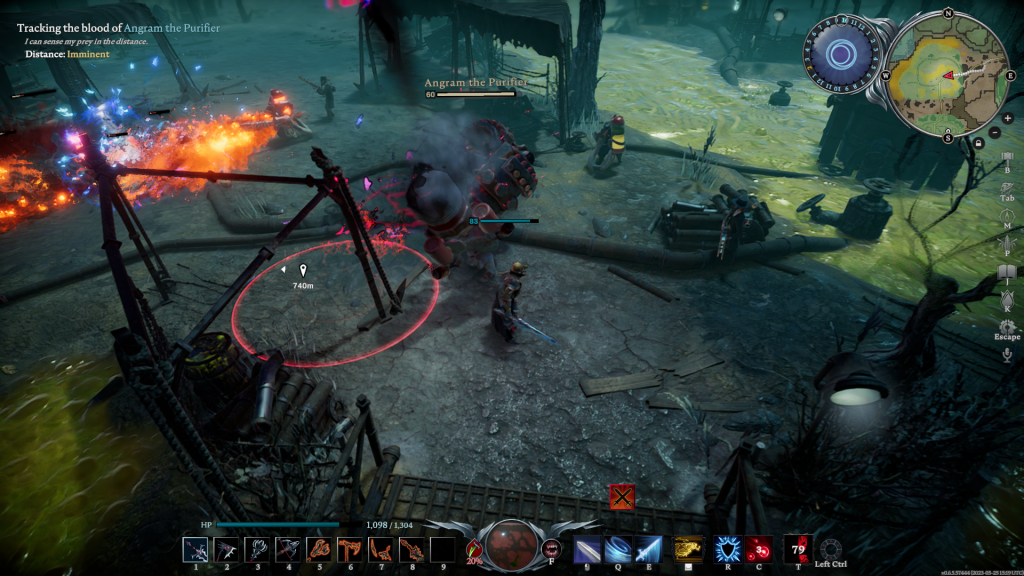Select weapon slot 1 on the hotbar
This screenshot has height=576, width=1024.
(195, 549)
